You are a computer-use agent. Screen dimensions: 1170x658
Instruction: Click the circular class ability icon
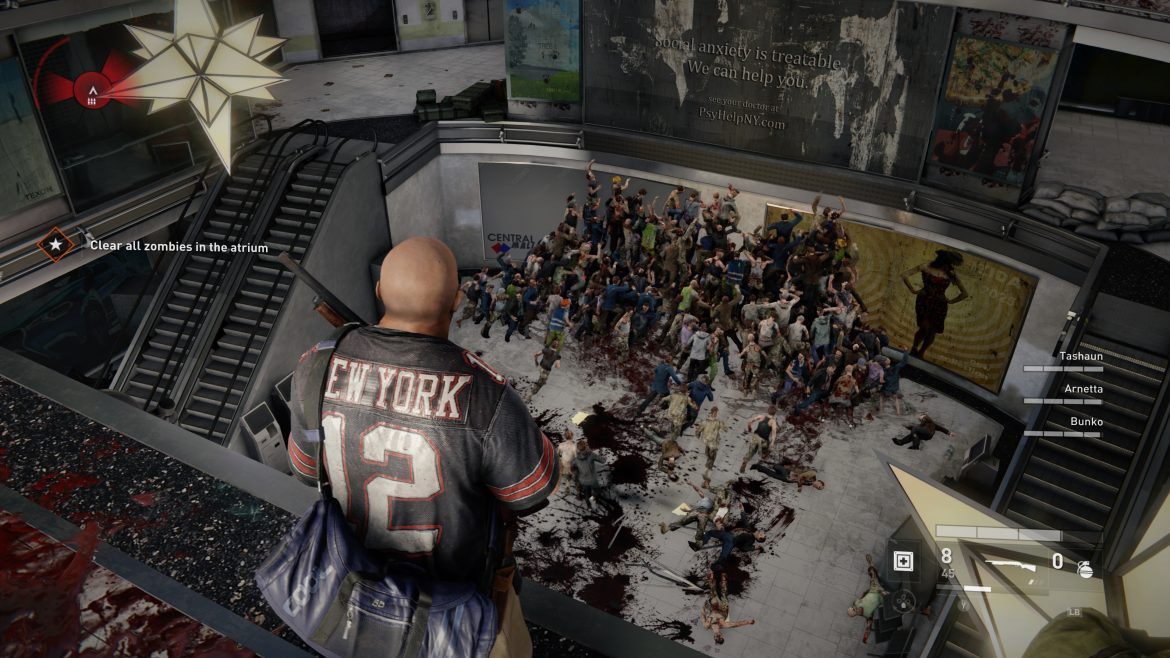pos(904,601)
